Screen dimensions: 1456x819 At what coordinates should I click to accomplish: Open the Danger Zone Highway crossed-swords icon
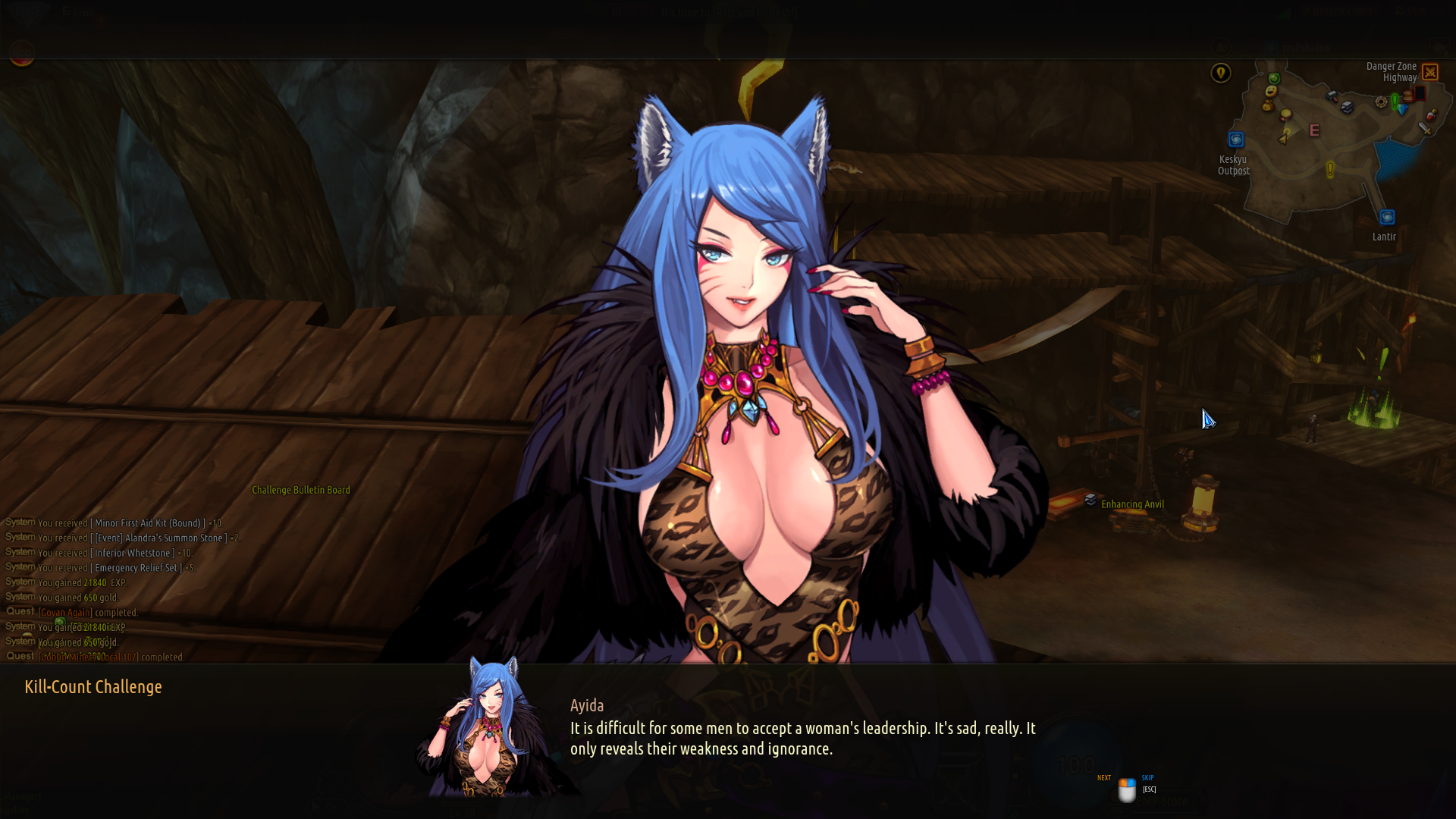(x=1430, y=72)
